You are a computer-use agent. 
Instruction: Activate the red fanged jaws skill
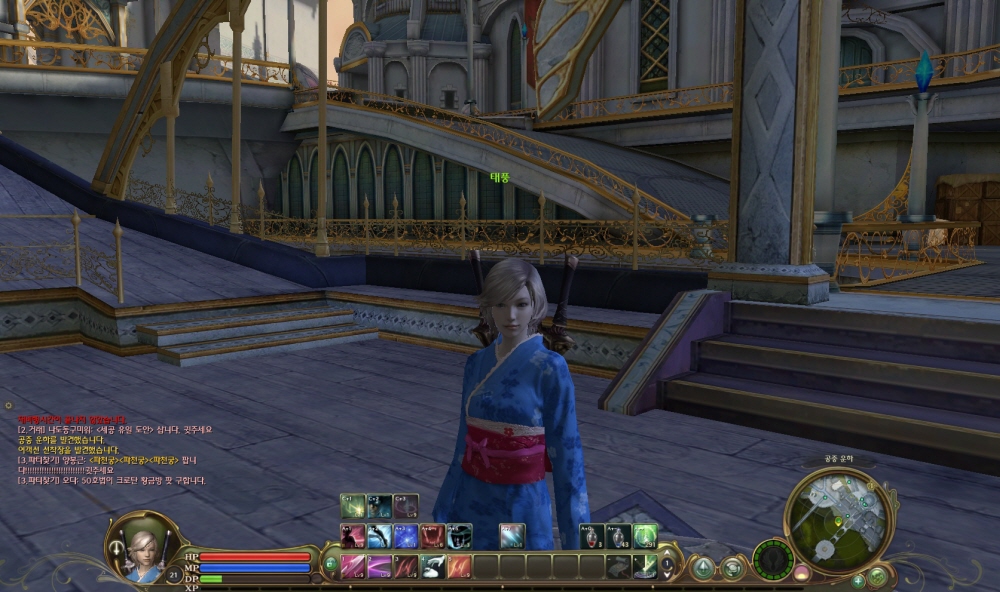pyautogui.click(x=433, y=537)
